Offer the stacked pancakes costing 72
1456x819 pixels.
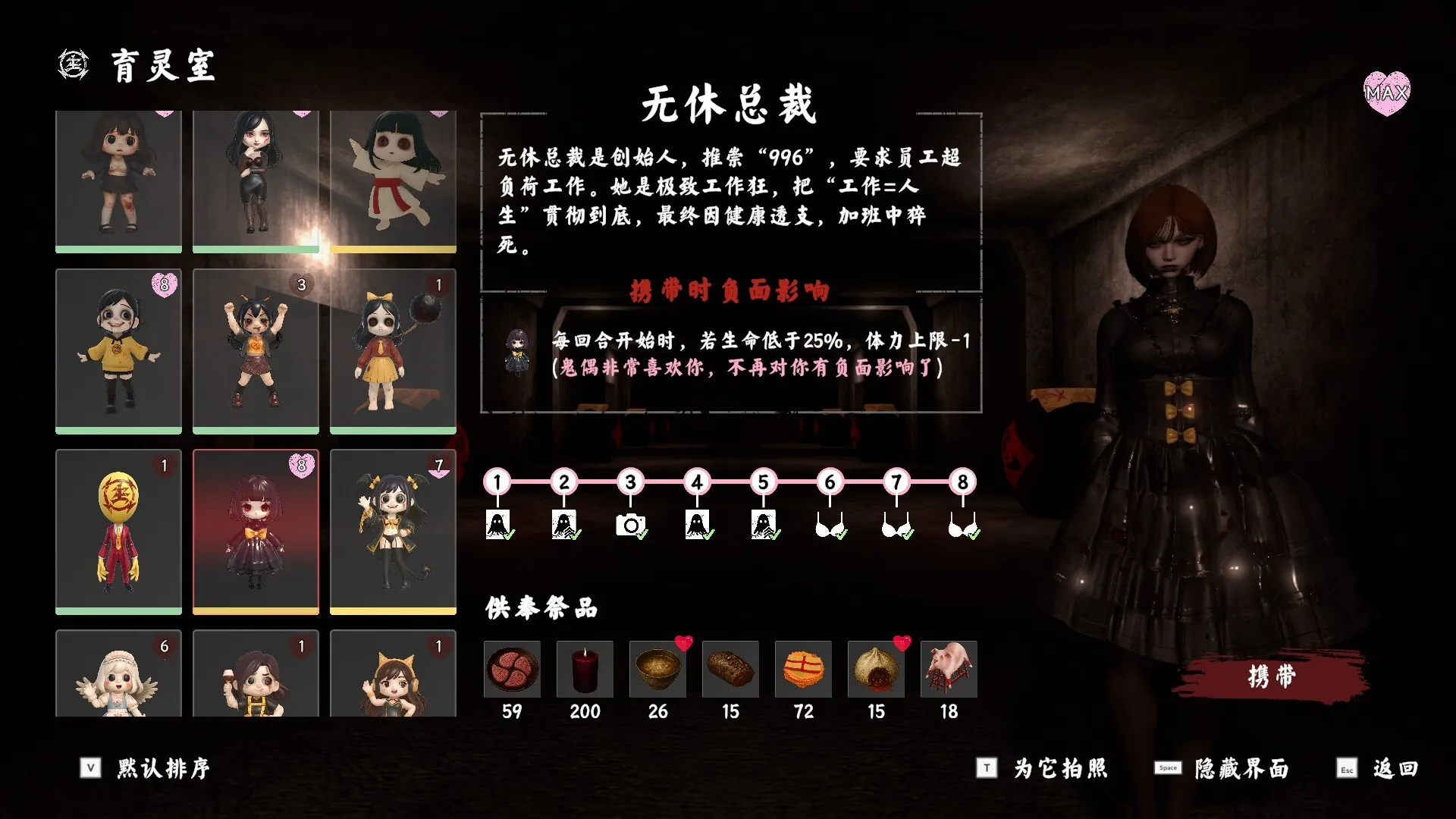tap(803, 670)
